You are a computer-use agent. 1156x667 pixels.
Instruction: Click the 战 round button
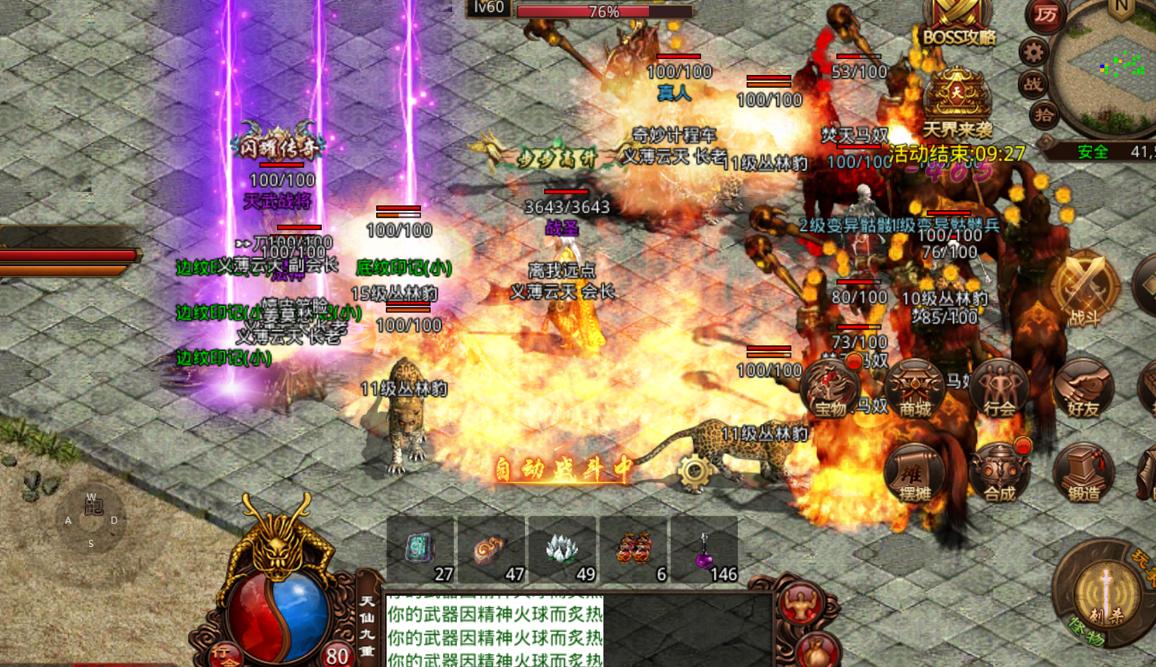pos(1035,83)
